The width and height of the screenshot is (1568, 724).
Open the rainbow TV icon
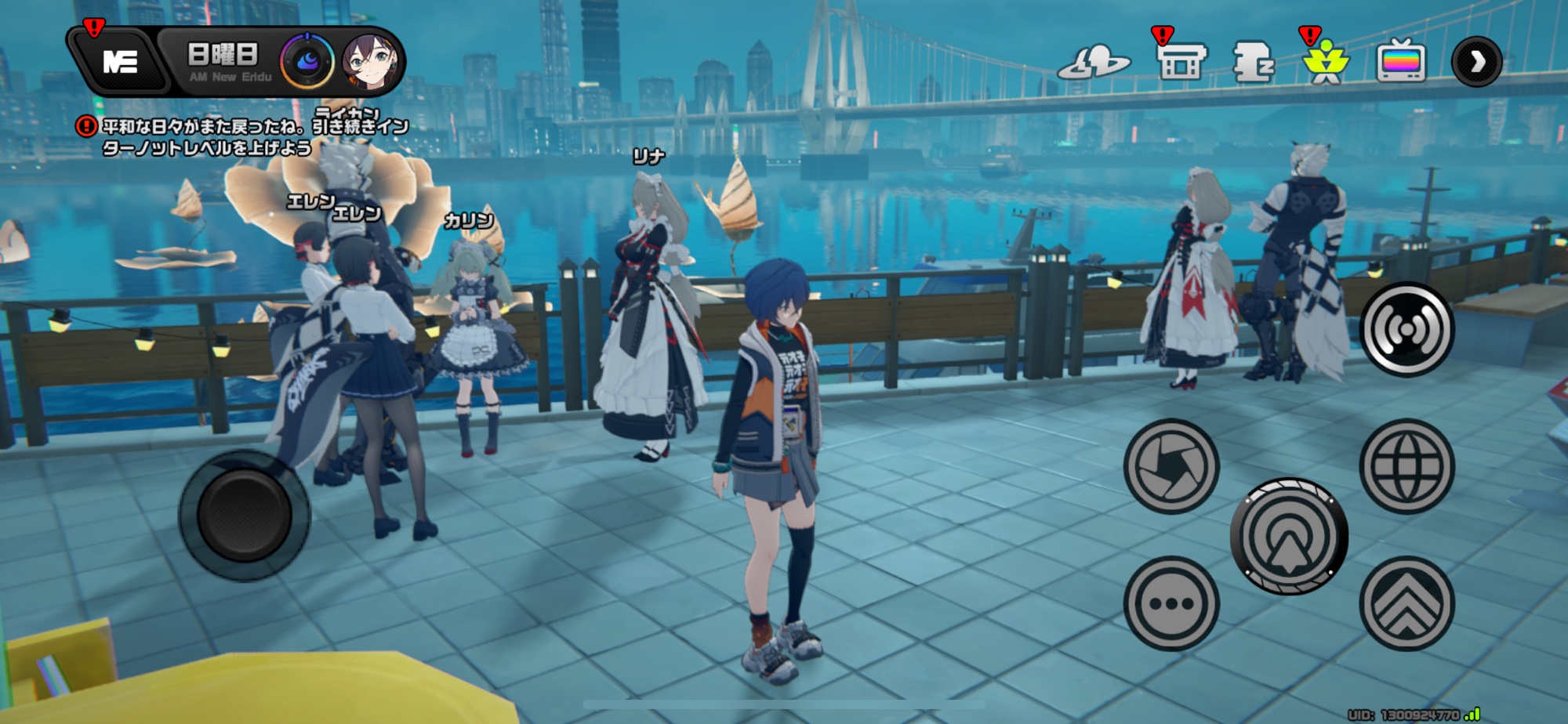tap(1401, 62)
